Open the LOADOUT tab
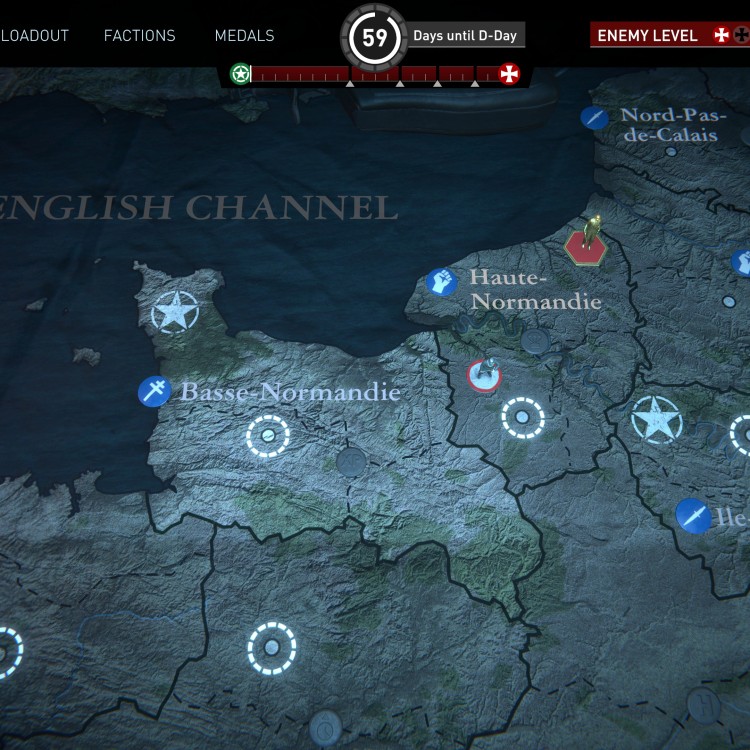Image resolution: width=750 pixels, height=750 pixels. (x=34, y=35)
